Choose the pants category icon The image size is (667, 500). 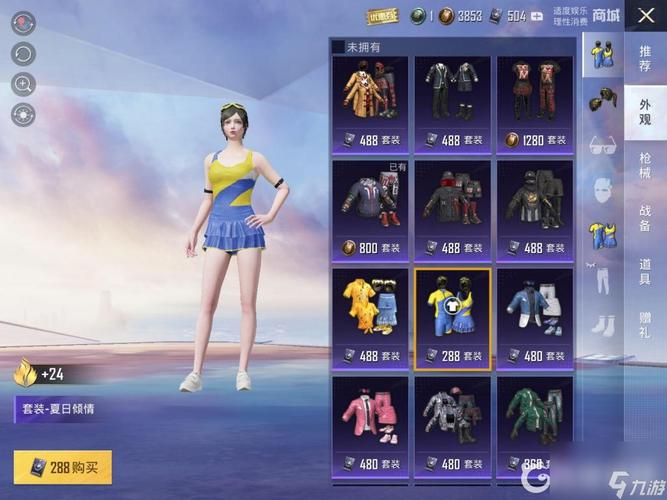603,279
